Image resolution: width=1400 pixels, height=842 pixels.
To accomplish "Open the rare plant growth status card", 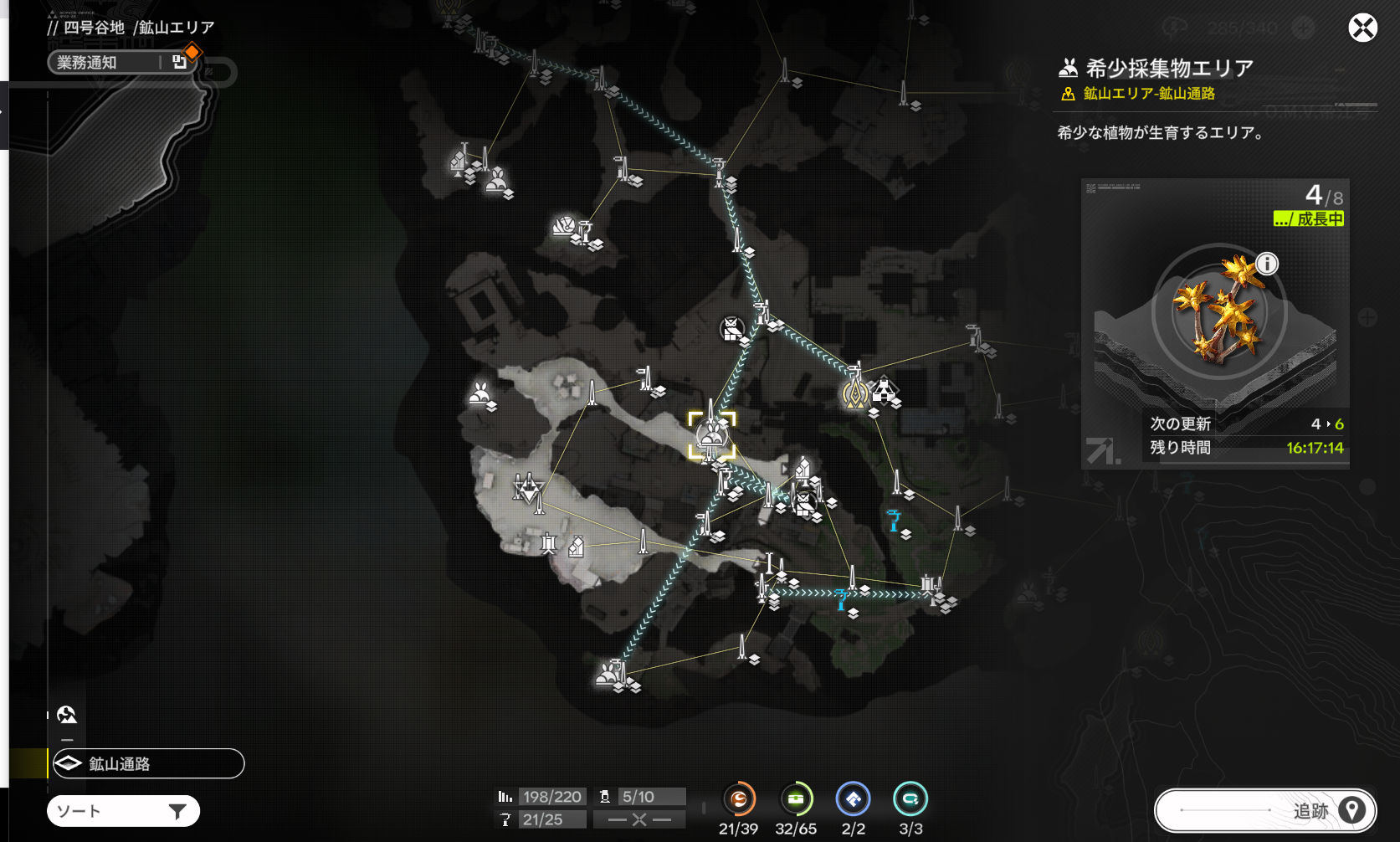I will pyautogui.click(x=1215, y=322).
